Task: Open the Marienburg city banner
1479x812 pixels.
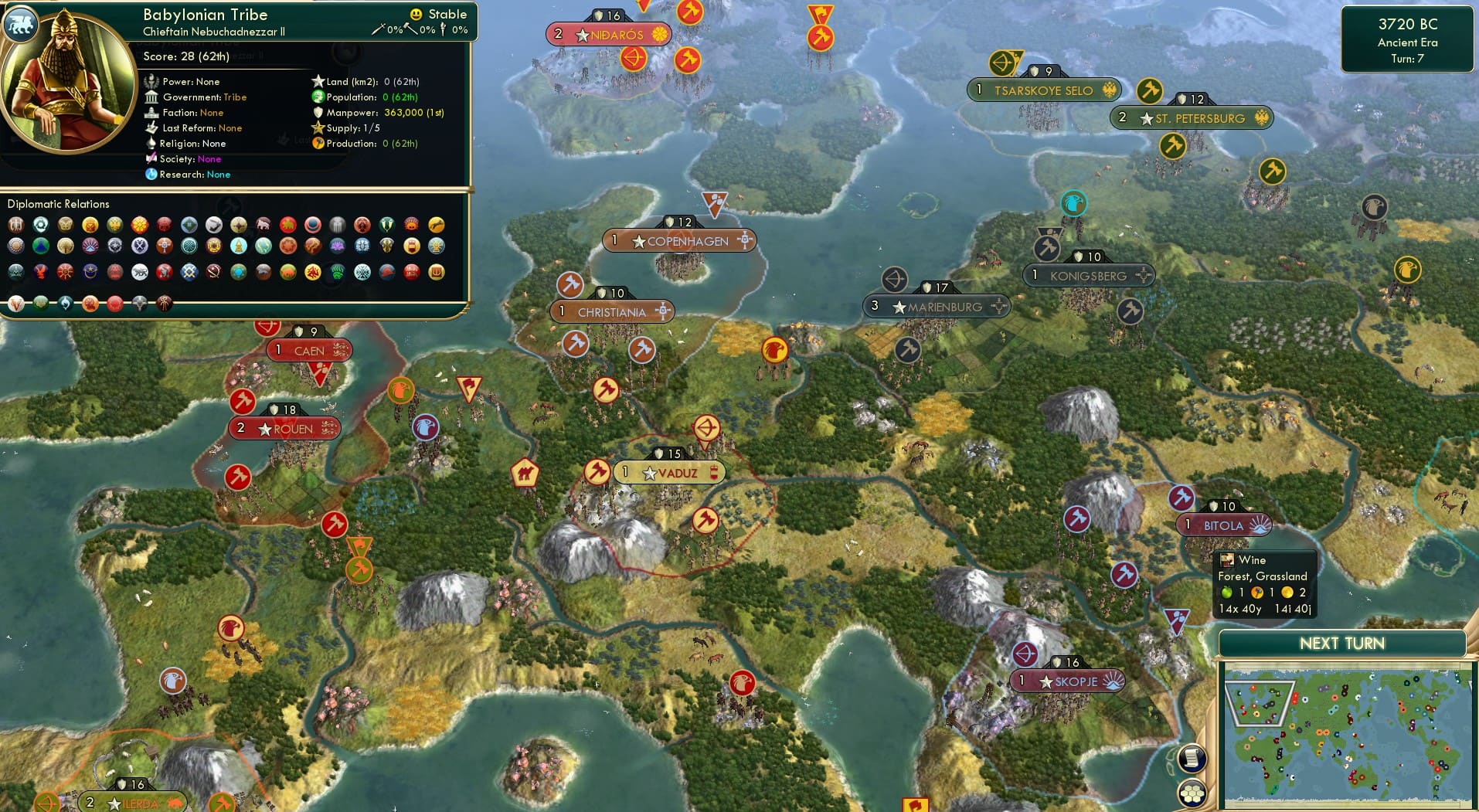Action: [x=937, y=306]
